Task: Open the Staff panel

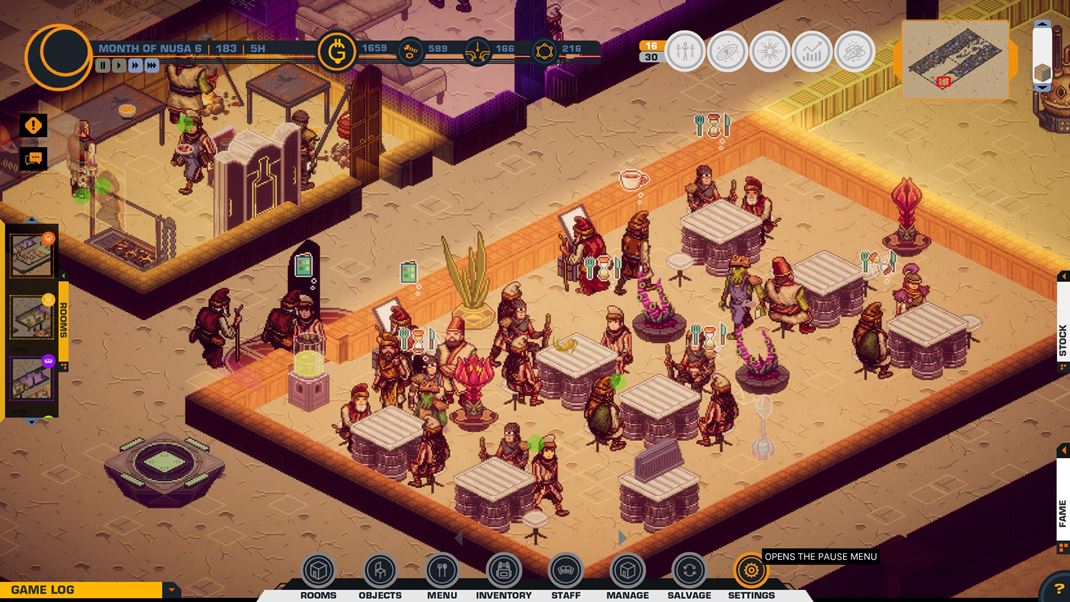Action: (566, 571)
